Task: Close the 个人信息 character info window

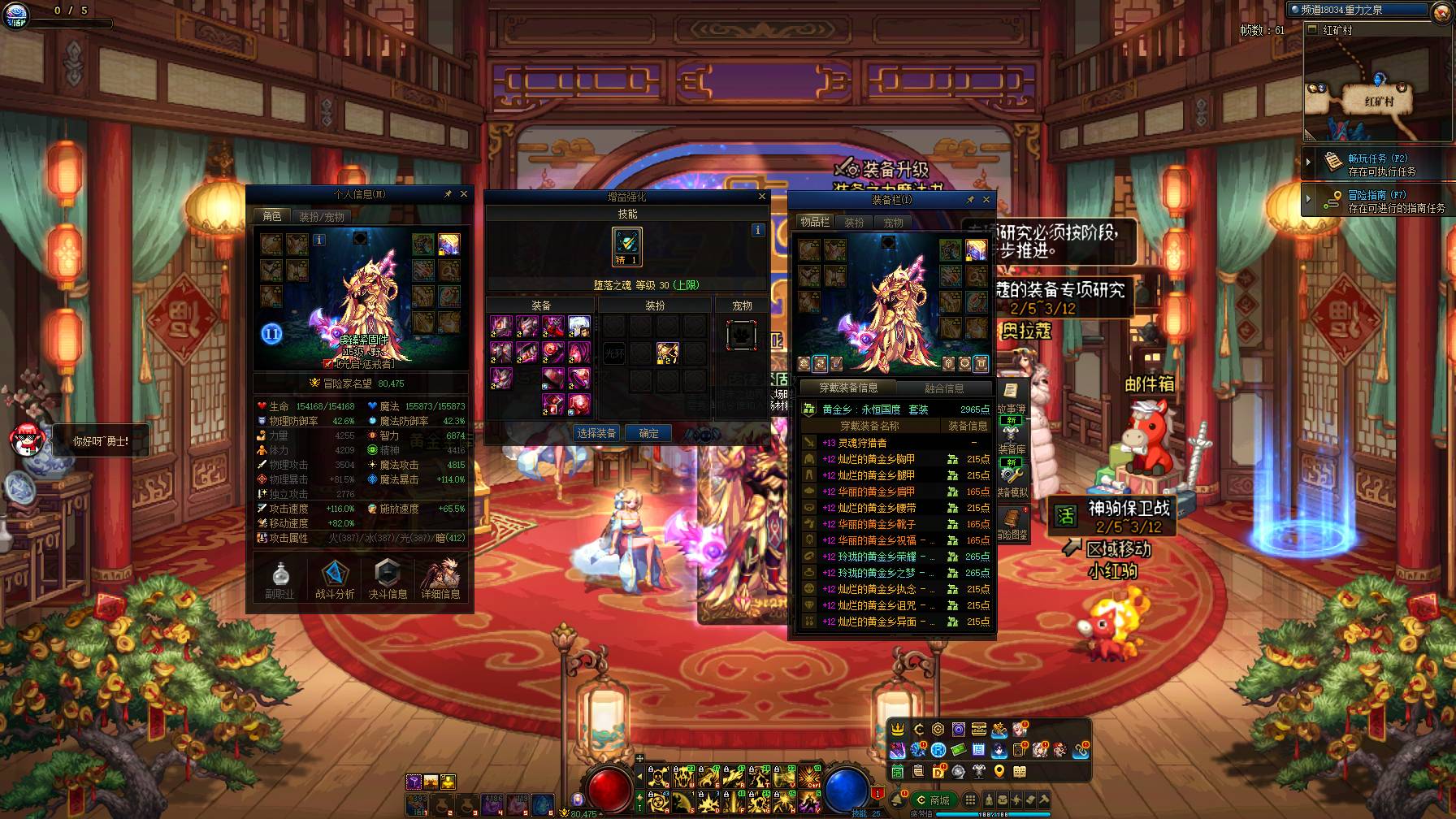Action: (464, 194)
